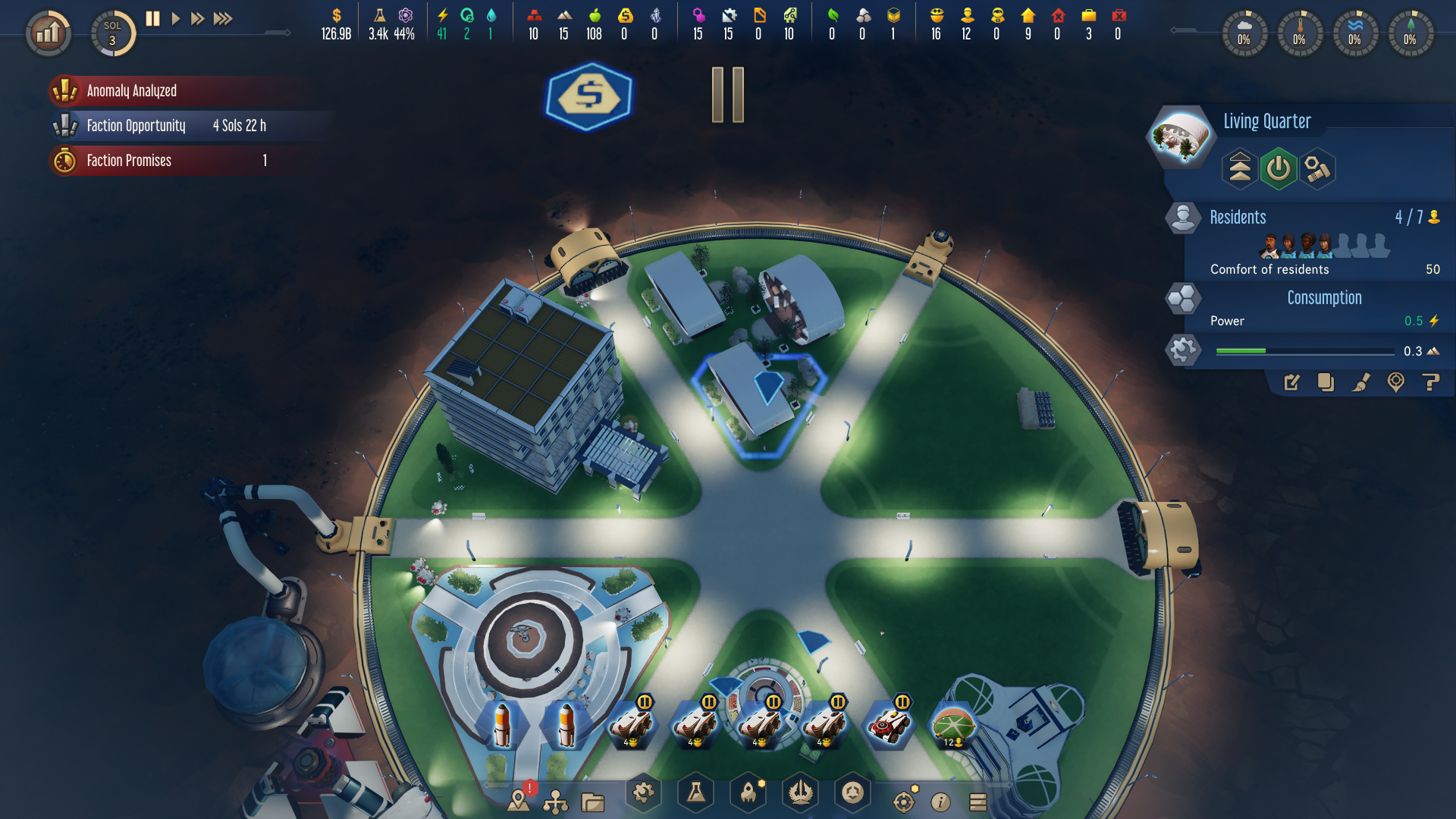Toggle power off for the Living Quarter

pyautogui.click(x=1279, y=168)
